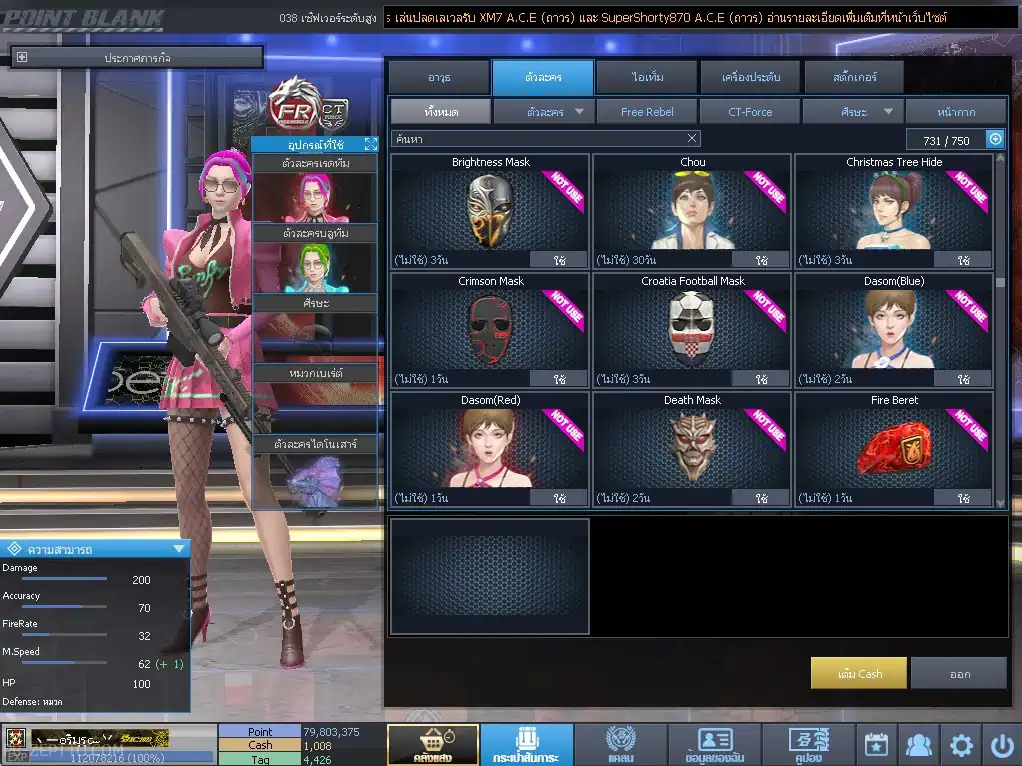Filter by CT-Force characters
Screen dimensions: 1022x766
coord(750,112)
